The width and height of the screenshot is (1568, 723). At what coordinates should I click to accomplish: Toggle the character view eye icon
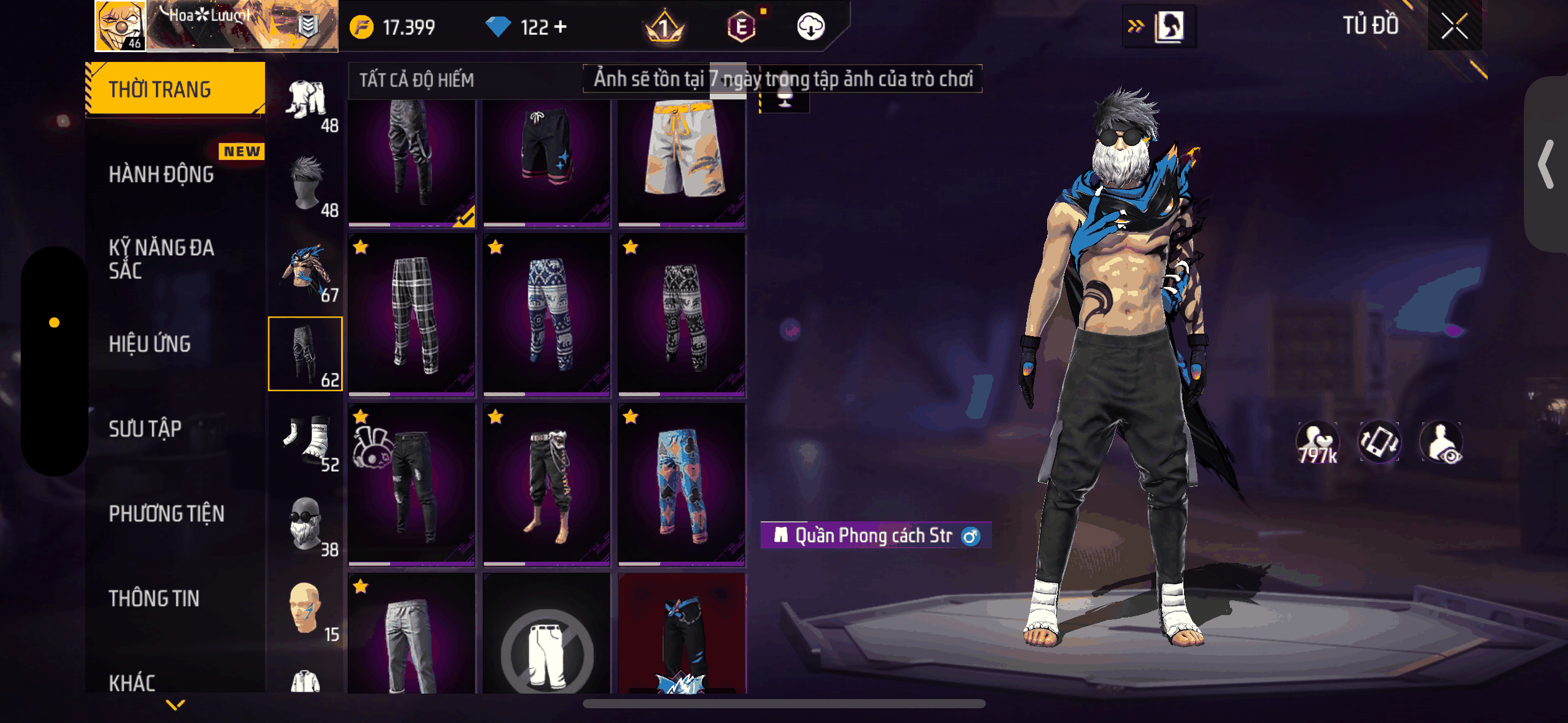click(1441, 442)
